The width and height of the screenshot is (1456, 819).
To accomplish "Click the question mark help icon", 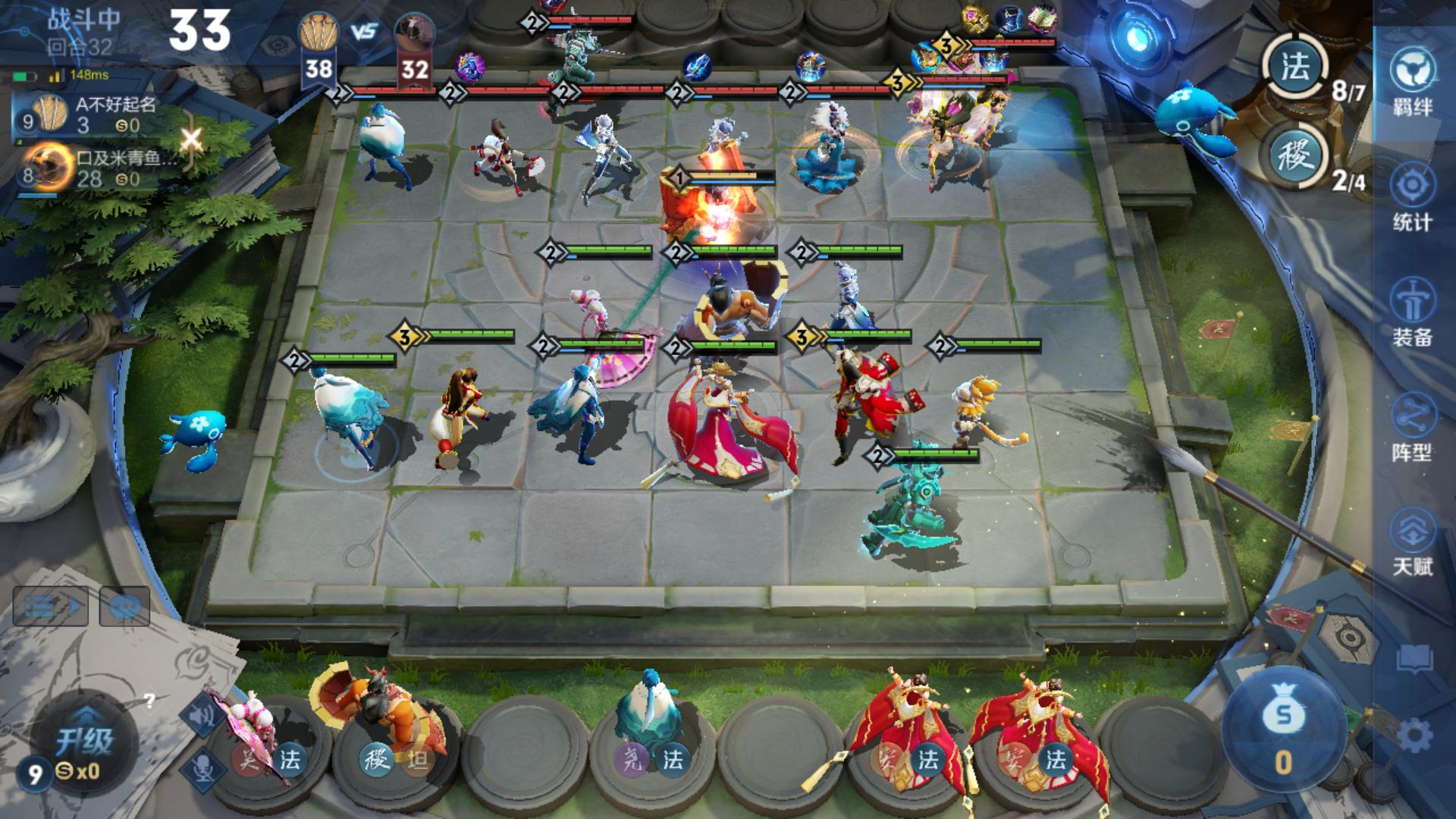I will 149,700.
